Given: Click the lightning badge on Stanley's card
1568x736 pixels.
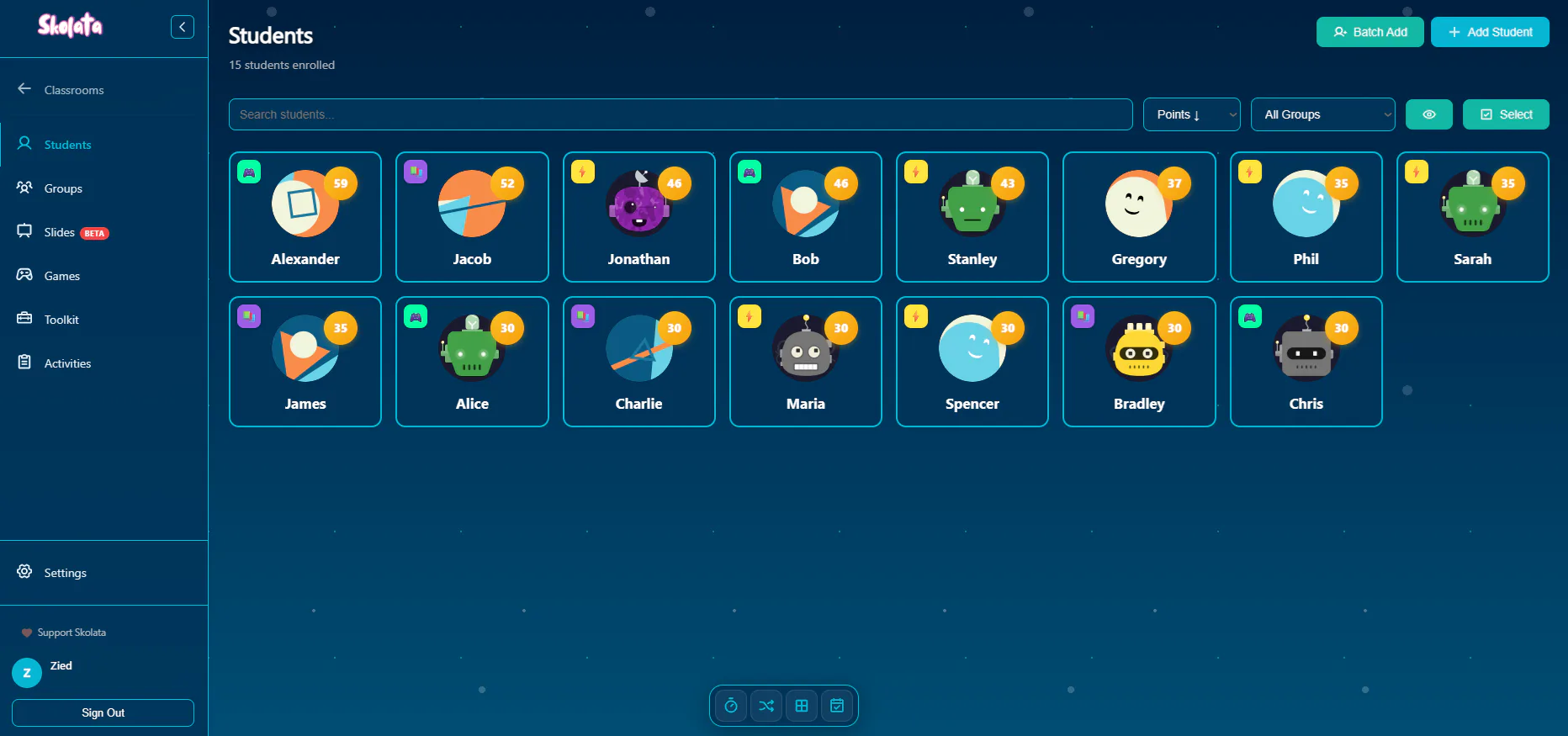Looking at the screenshot, I should [915, 171].
